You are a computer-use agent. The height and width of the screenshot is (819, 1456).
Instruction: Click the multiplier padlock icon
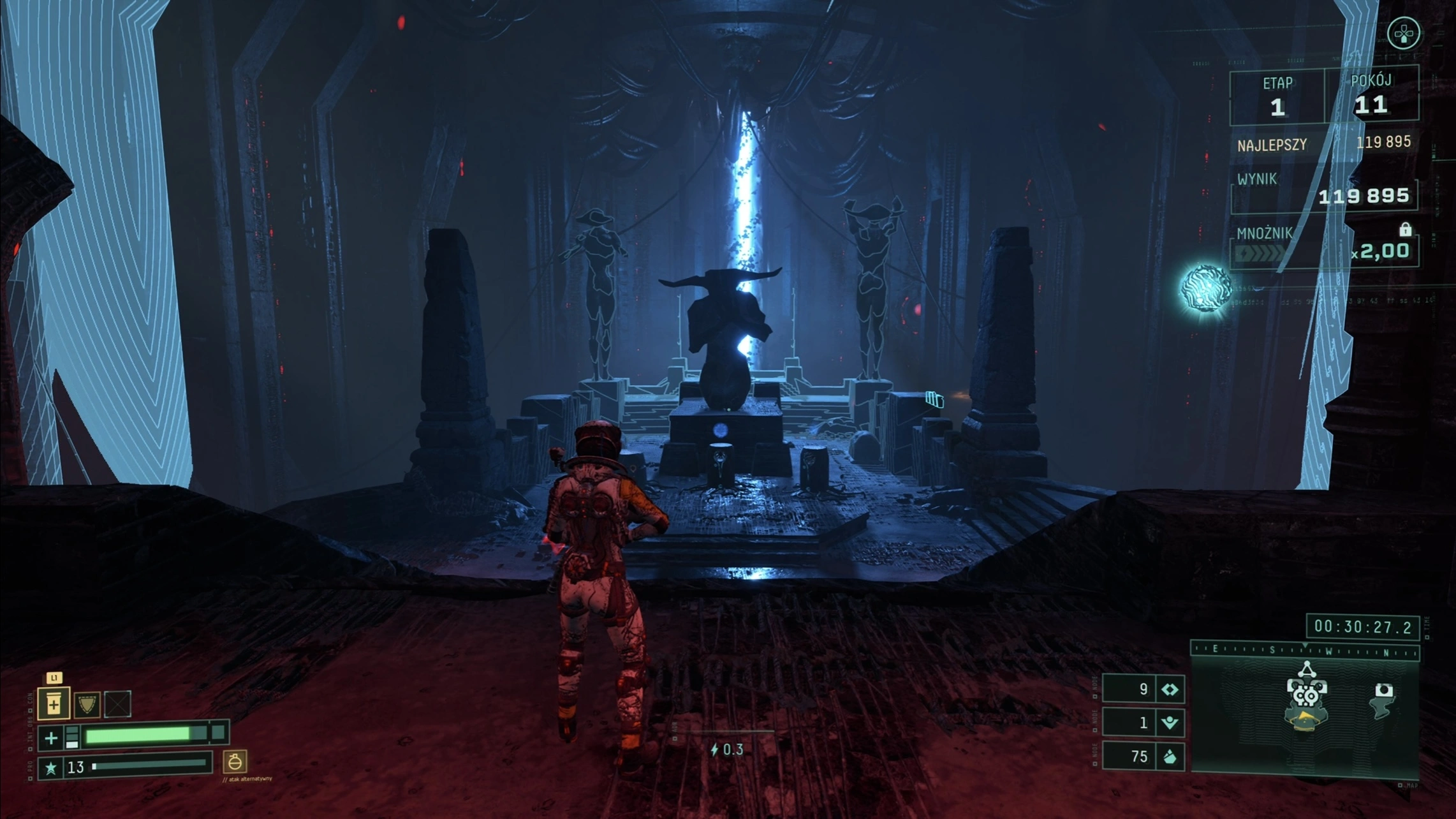1405,229
